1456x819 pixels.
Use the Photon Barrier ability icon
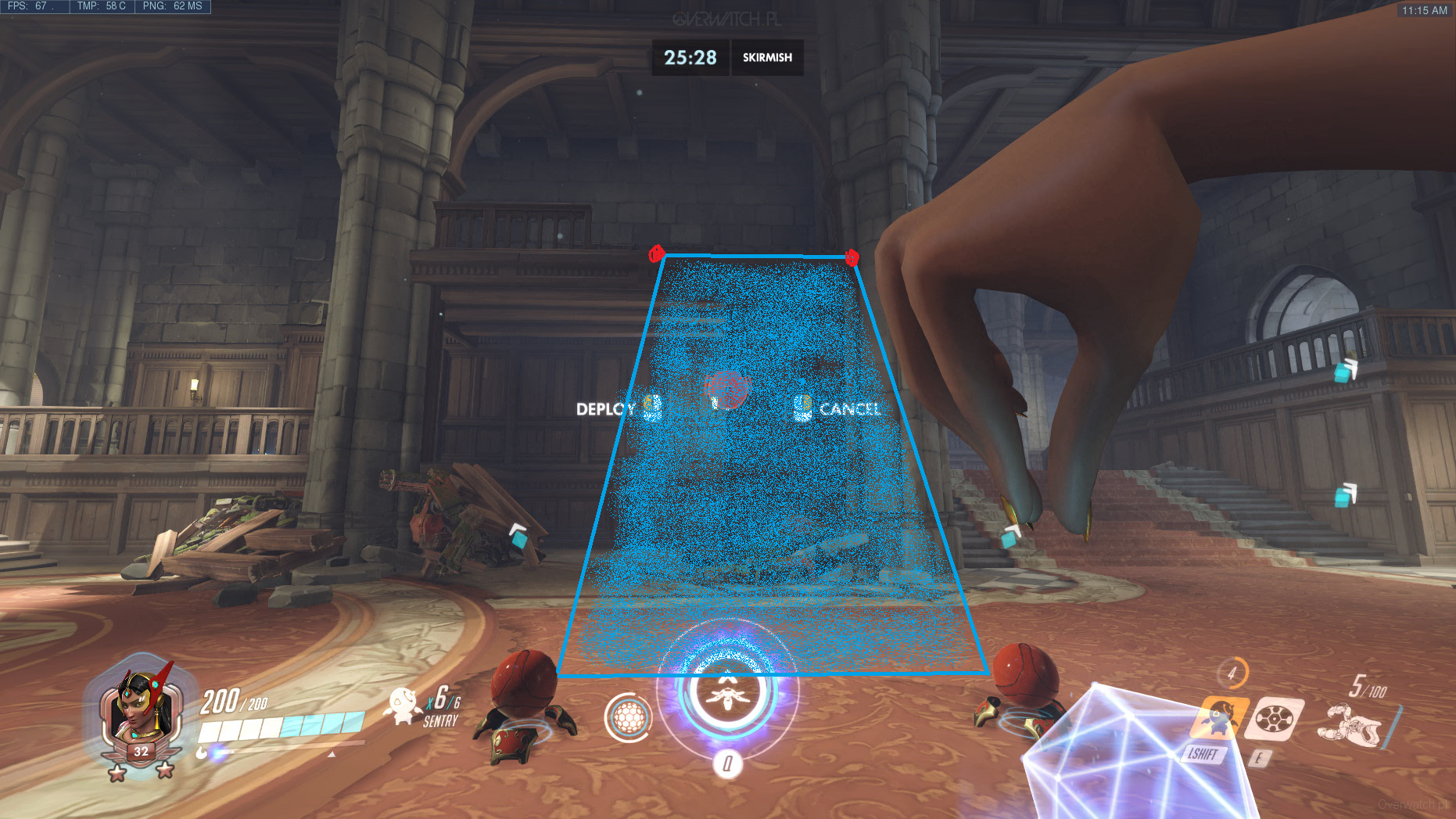1274,718
